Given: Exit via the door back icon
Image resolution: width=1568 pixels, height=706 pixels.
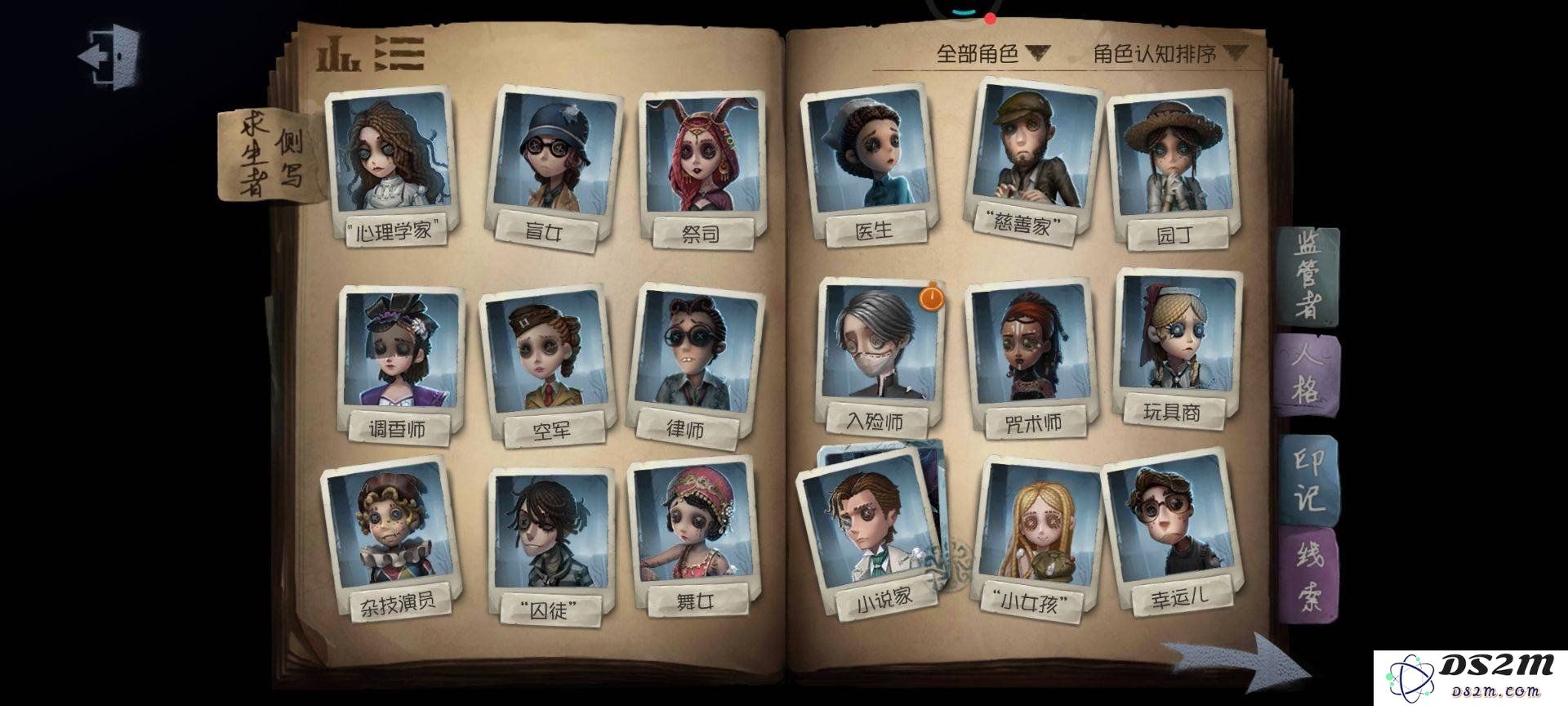Looking at the screenshot, I should click(x=109, y=56).
